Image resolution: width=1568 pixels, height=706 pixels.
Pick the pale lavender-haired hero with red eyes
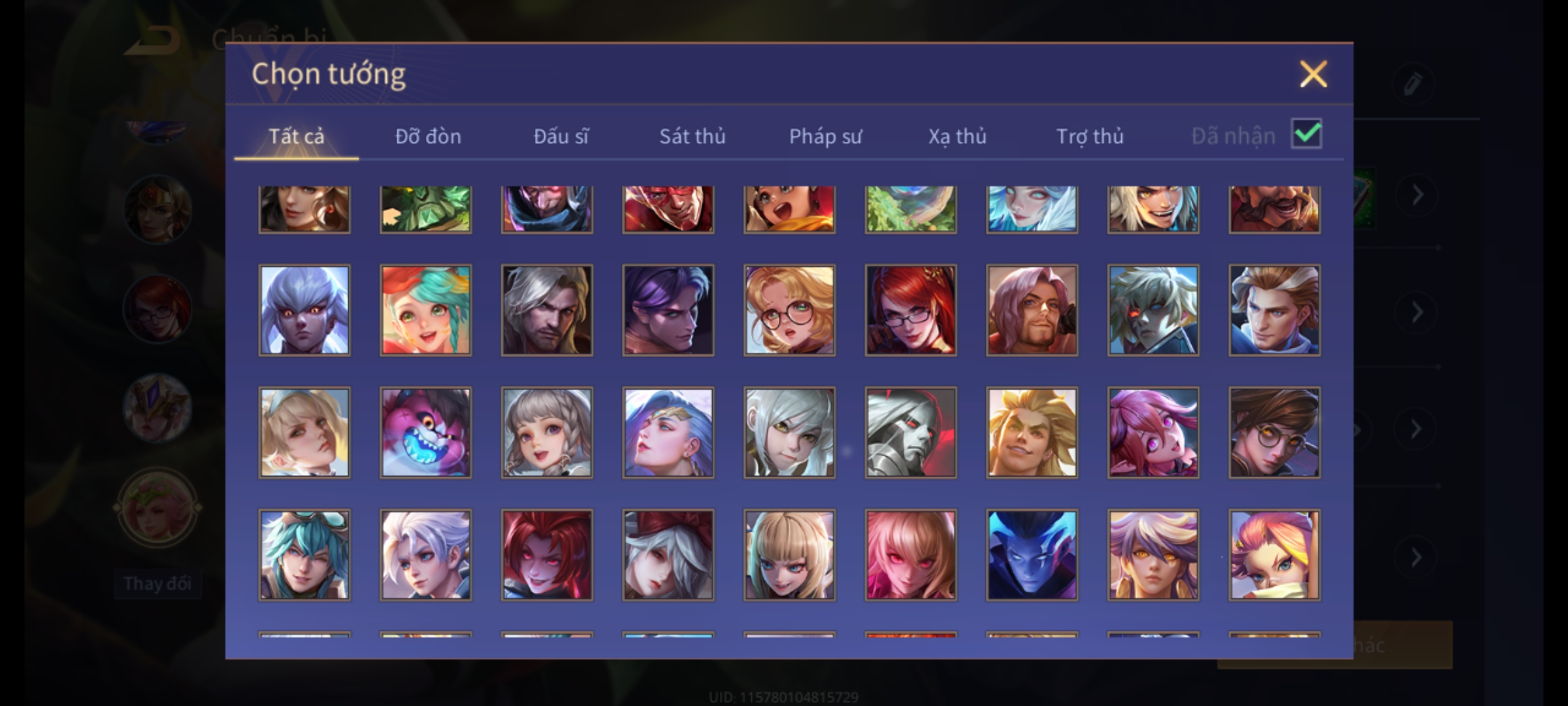click(304, 310)
